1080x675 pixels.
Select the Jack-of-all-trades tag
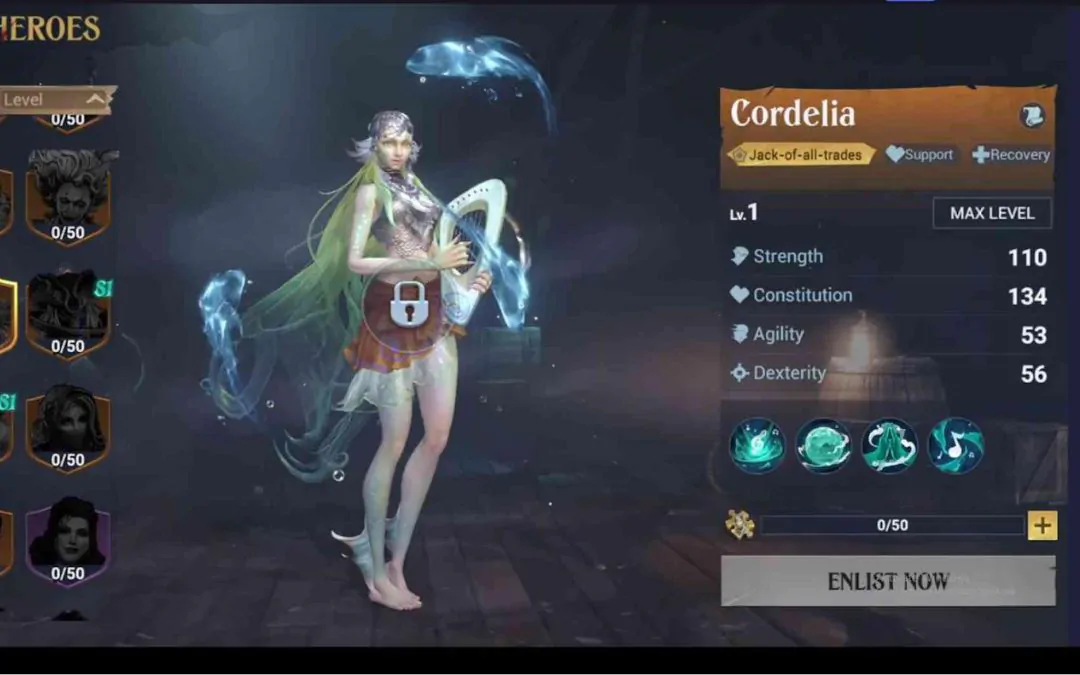800,155
